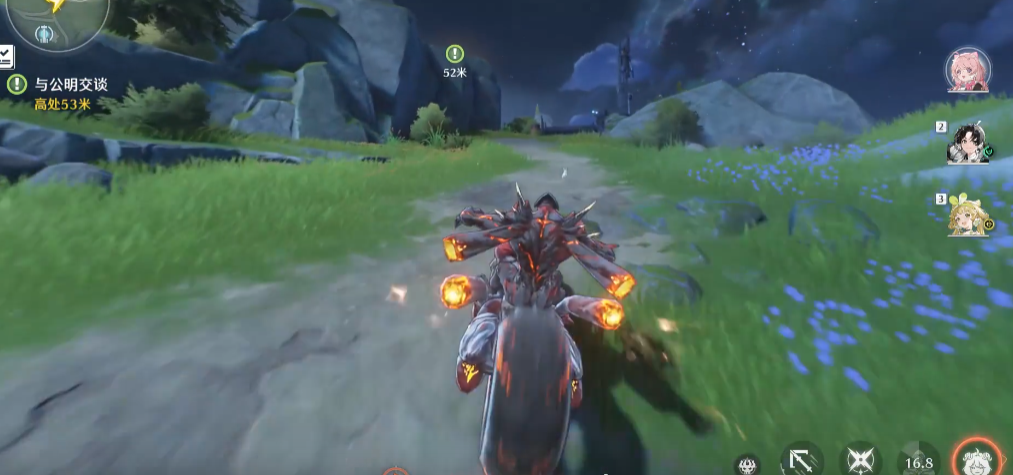Activate the crossed four-point star skill
The image size is (1013, 475).
[x=859, y=460]
